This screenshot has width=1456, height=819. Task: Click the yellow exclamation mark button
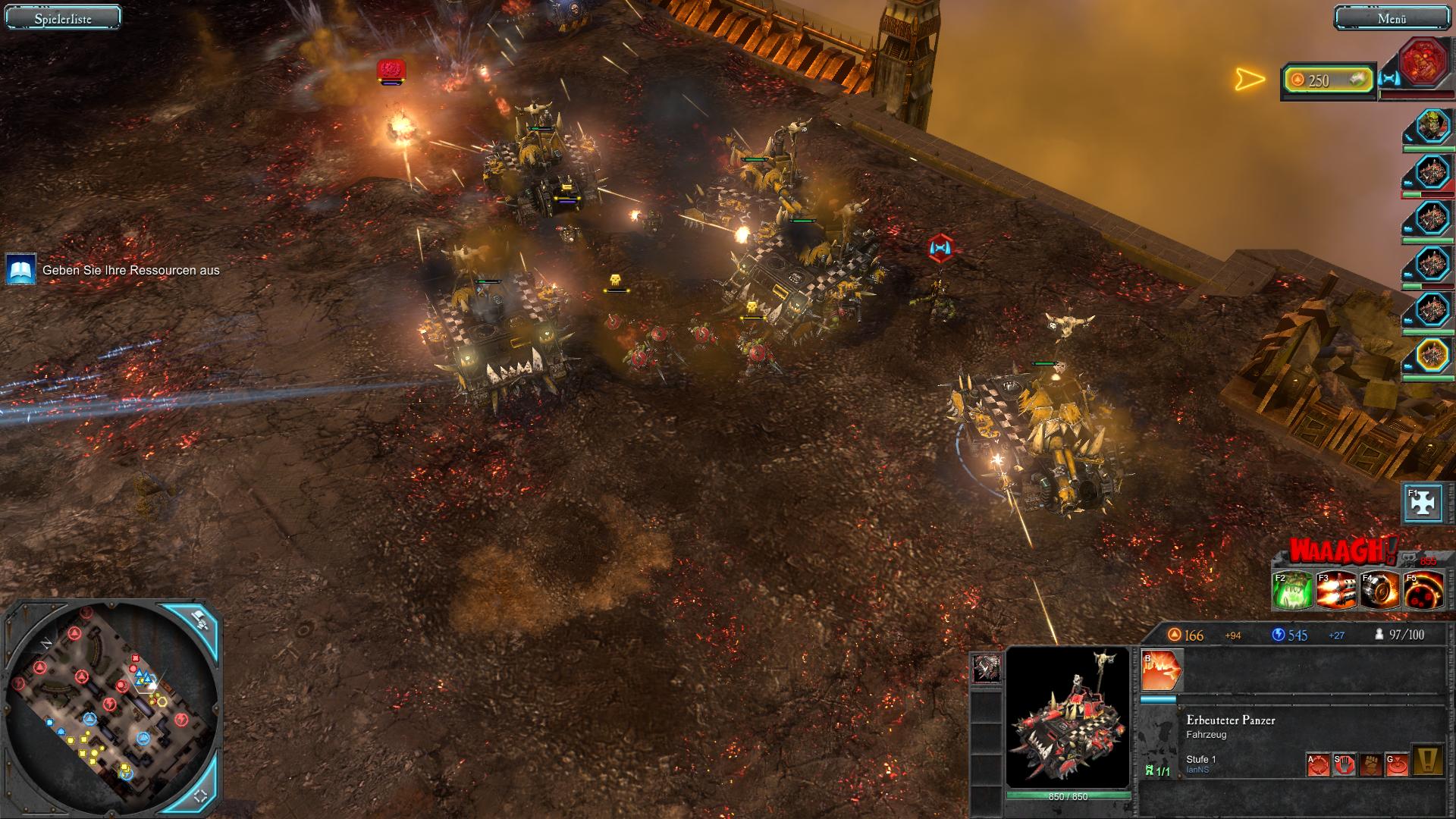click(1429, 761)
